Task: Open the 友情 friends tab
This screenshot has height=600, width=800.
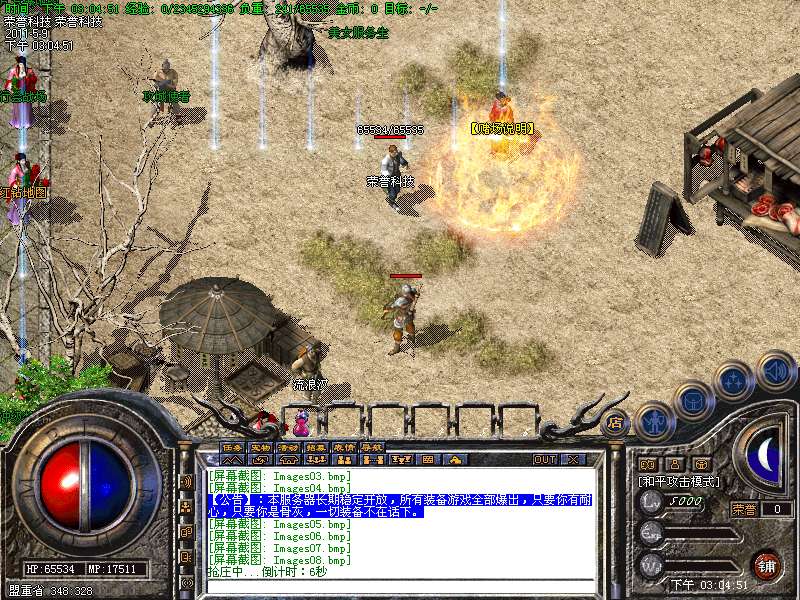Action: (x=344, y=447)
